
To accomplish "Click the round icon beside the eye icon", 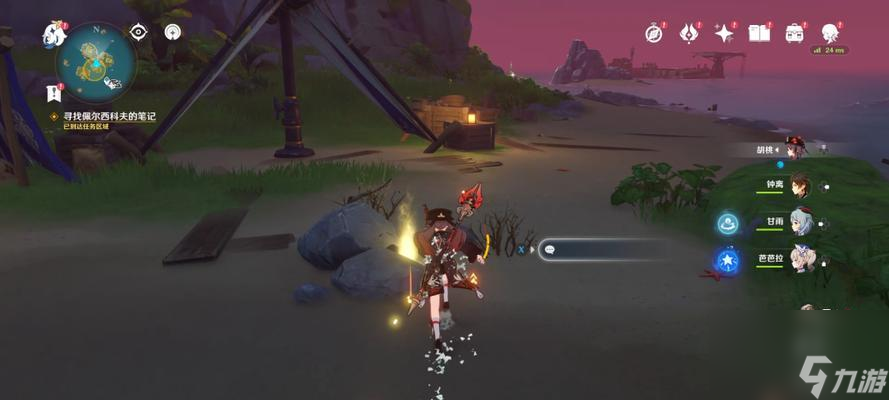I will tap(174, 32).
